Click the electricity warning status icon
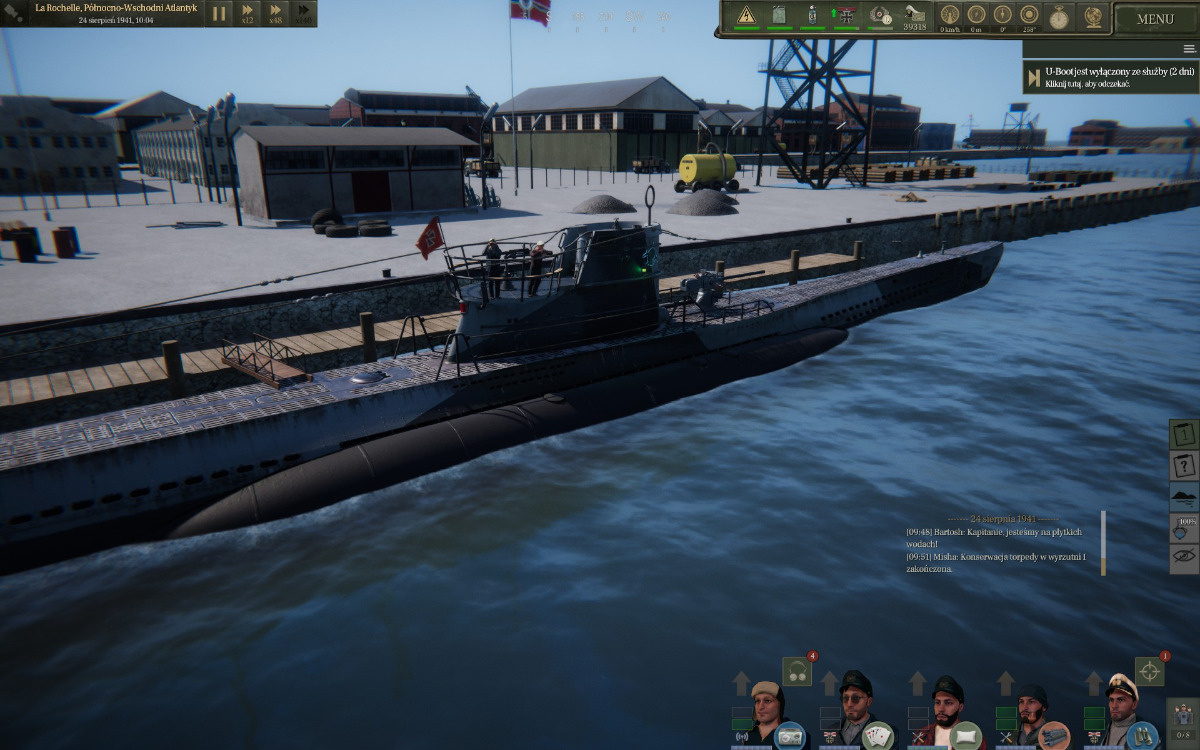 (747, 16)
